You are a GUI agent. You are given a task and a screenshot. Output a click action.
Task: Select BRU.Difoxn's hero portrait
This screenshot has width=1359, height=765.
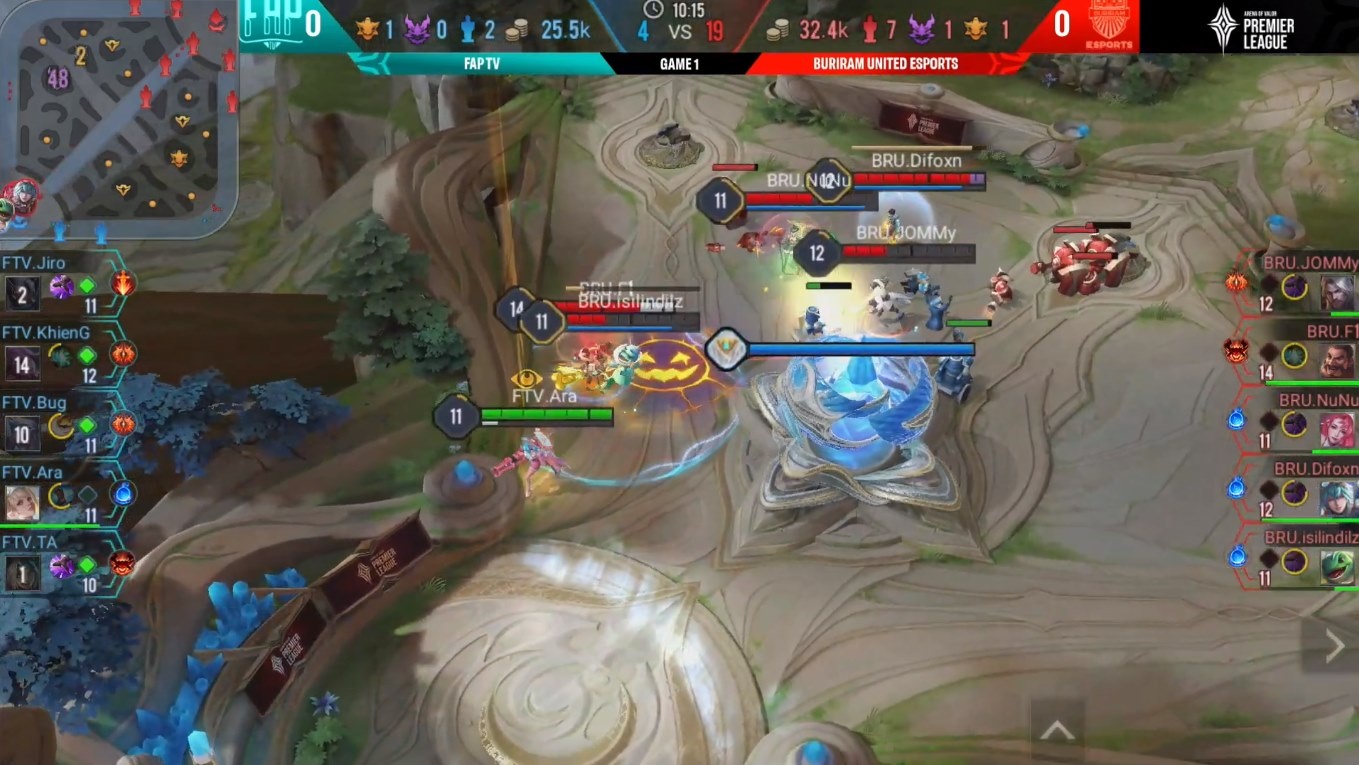pos(1336,498)
